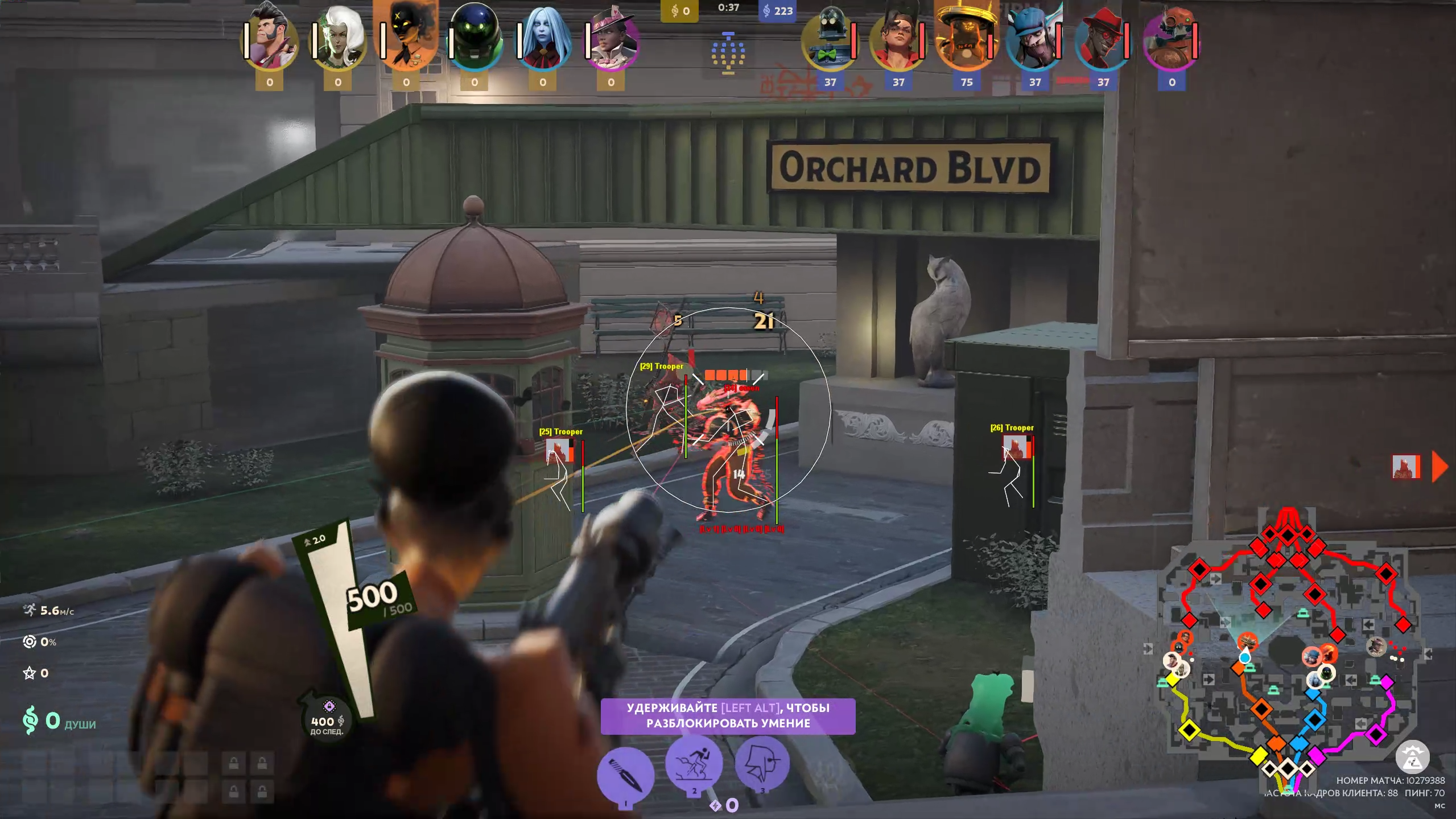1456x819 pixels.
Task: Select the orange robot enemy portrait
Action: pyautogui.click(x=1172, y=38)
